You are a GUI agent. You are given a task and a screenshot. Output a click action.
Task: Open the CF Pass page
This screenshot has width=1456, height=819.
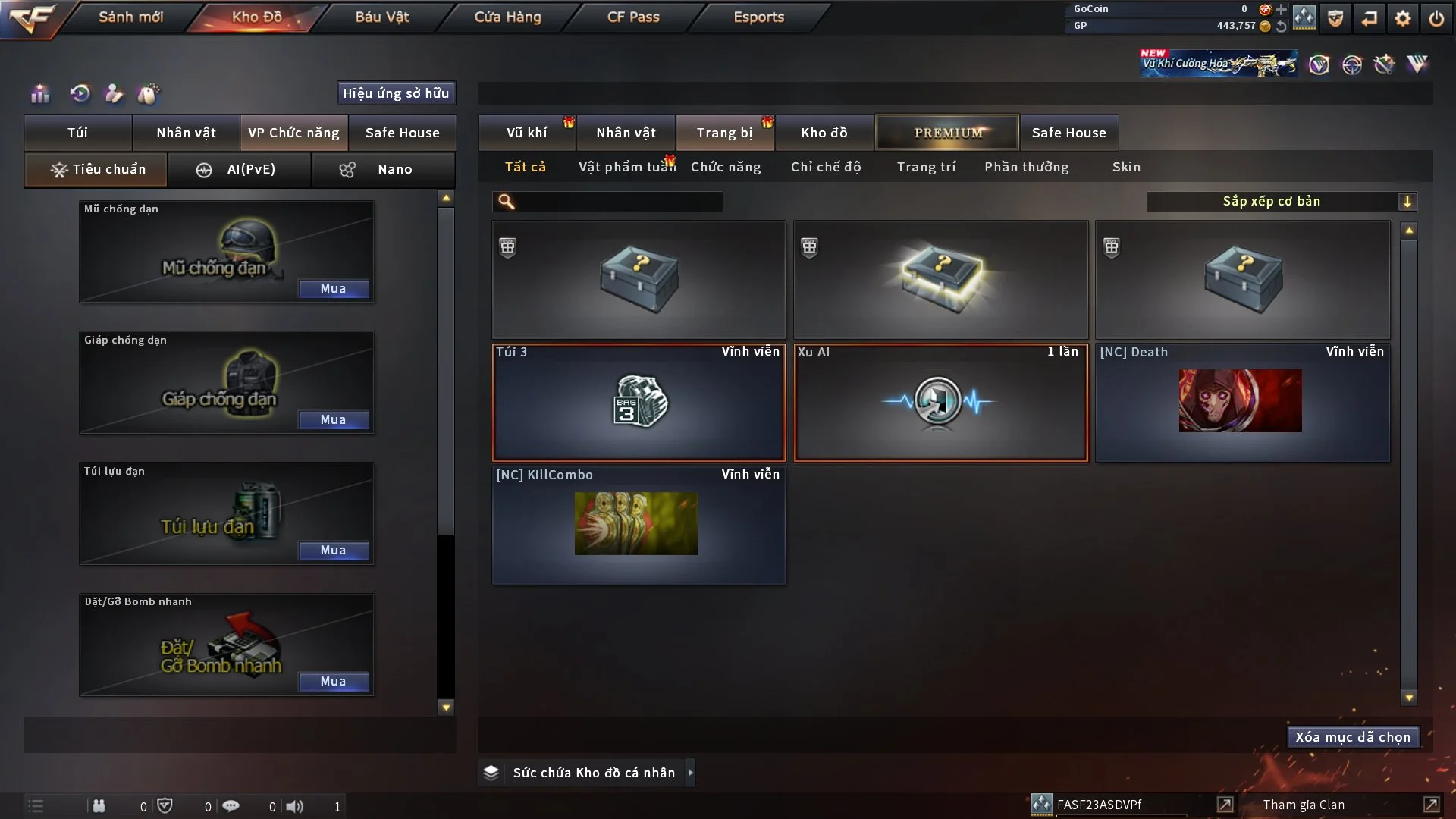633,17
